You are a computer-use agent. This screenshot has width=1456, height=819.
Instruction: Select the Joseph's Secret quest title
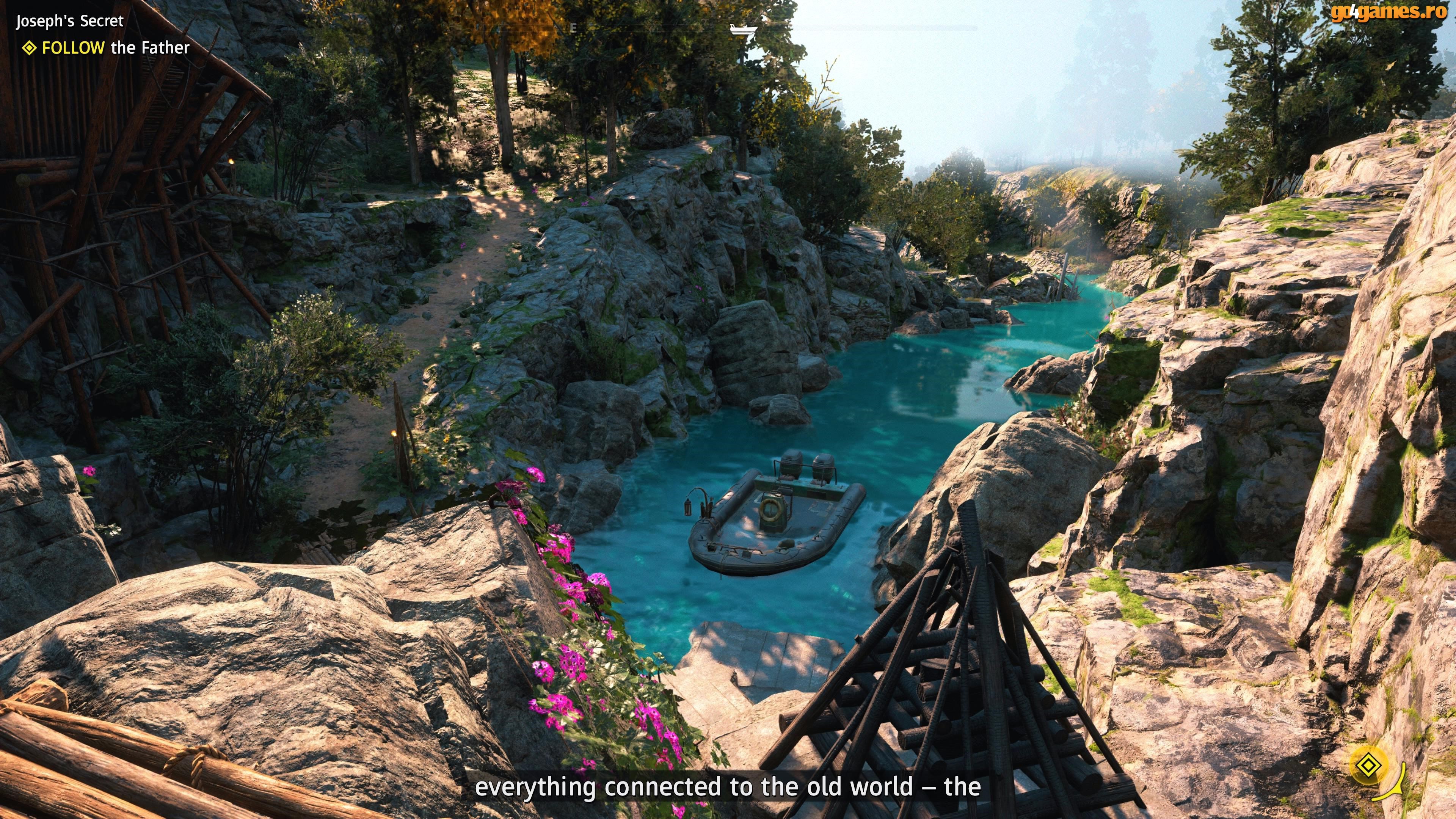tap(69, 22)
